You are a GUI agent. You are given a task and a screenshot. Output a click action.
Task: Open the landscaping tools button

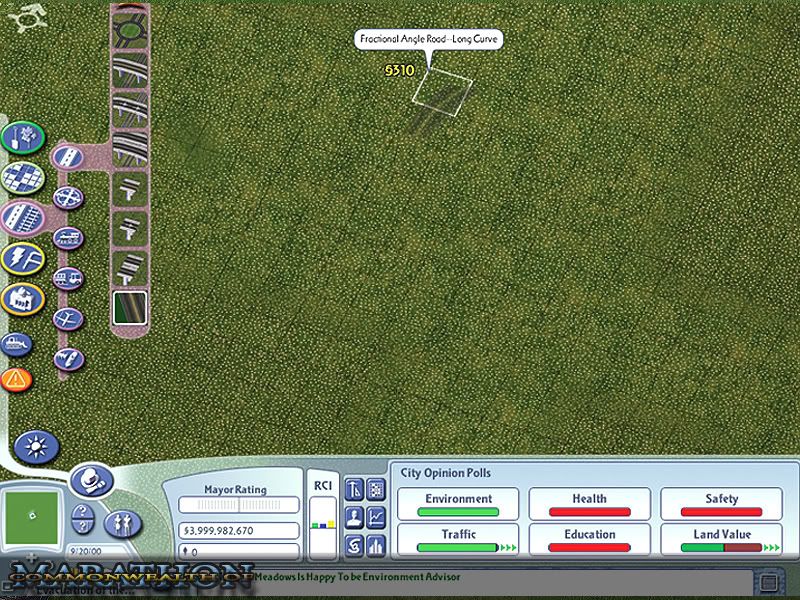pos(22,138)
